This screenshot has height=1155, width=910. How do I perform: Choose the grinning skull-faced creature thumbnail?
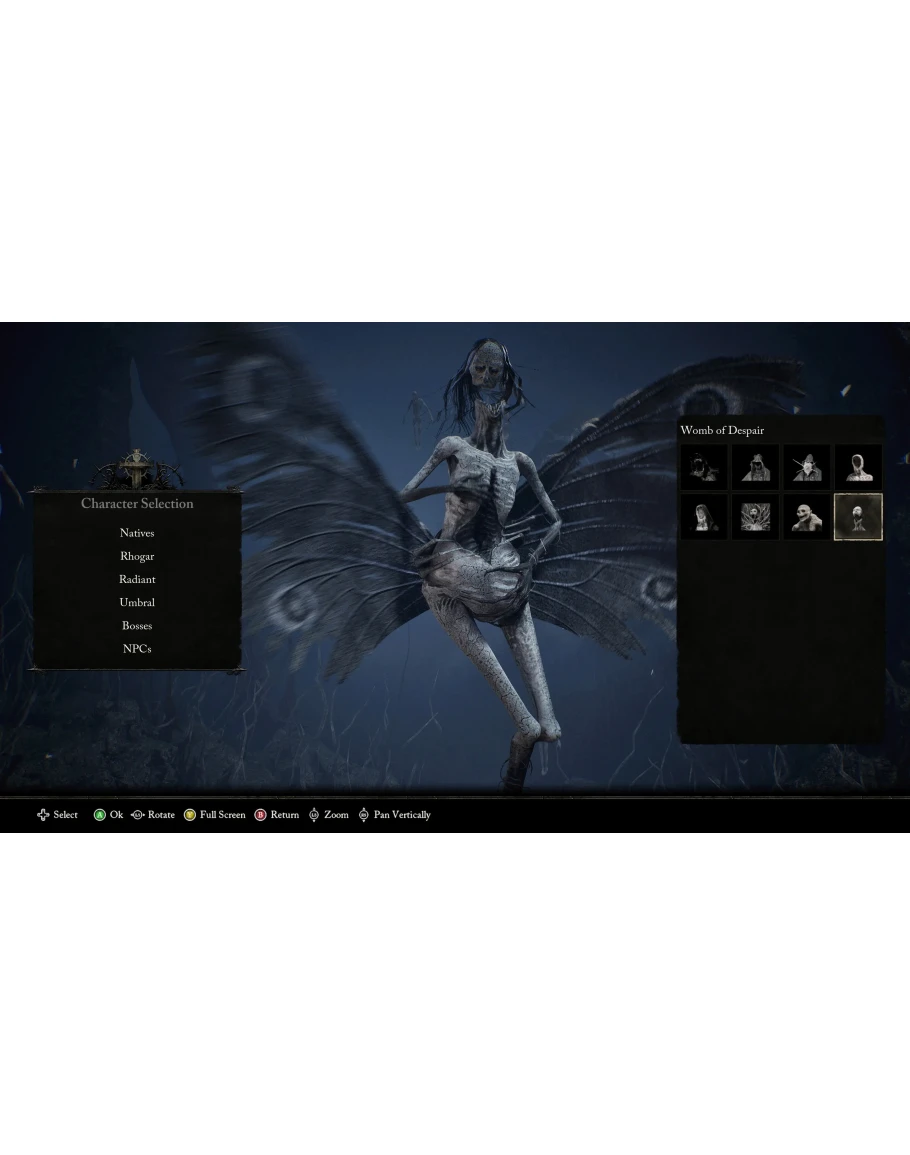pos(807,516)
